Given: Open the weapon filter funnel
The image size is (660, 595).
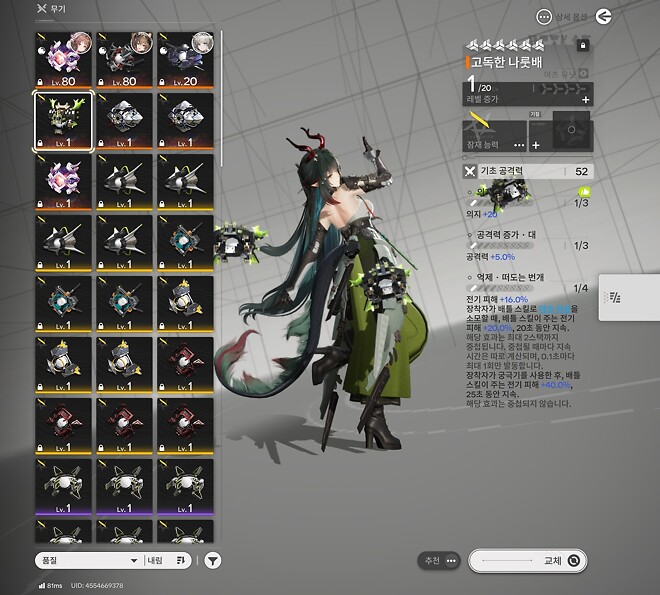Looking at the screenshot, I should (x=213, y=561).
